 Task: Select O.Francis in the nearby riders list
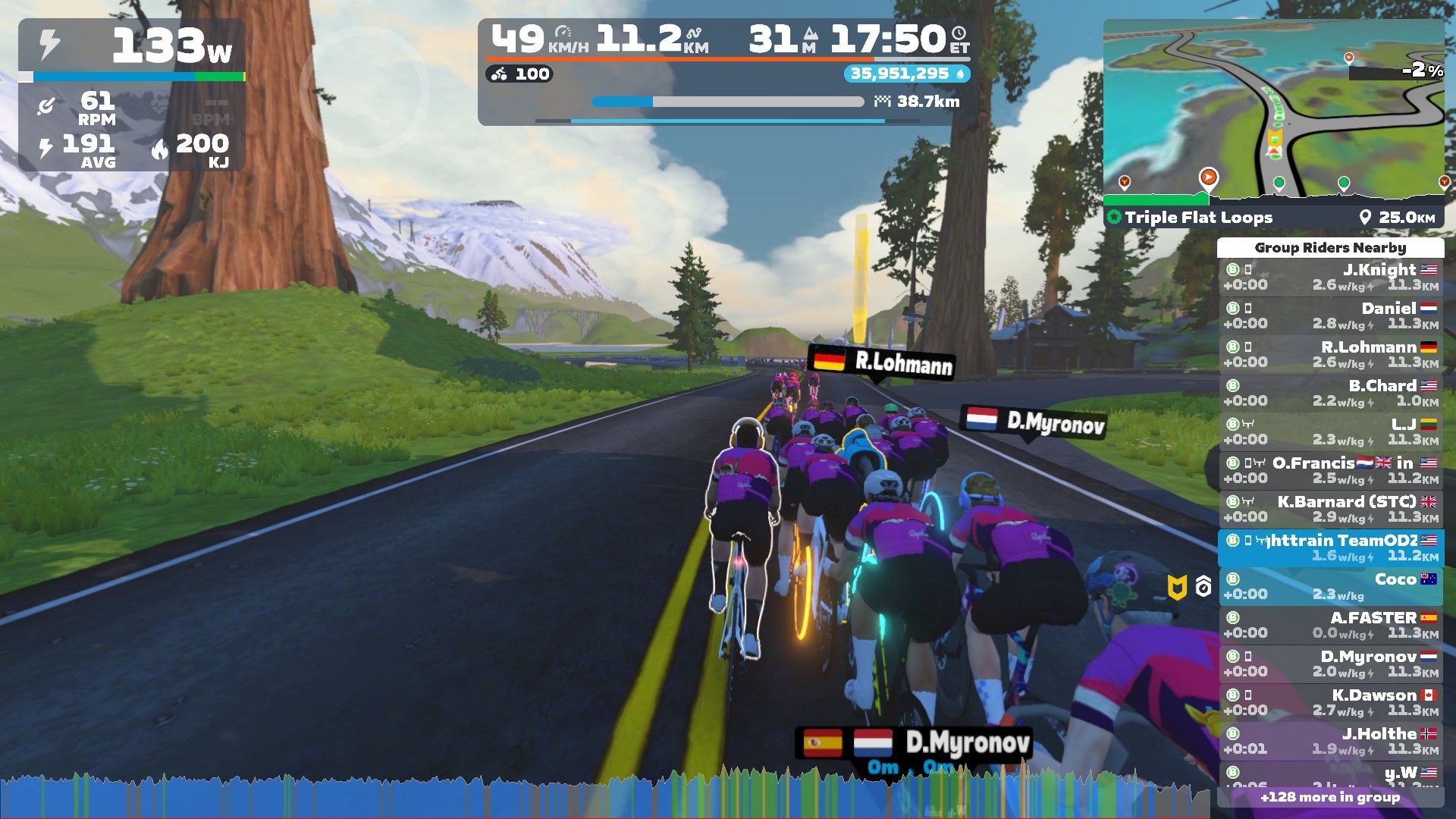point(1331,470)
